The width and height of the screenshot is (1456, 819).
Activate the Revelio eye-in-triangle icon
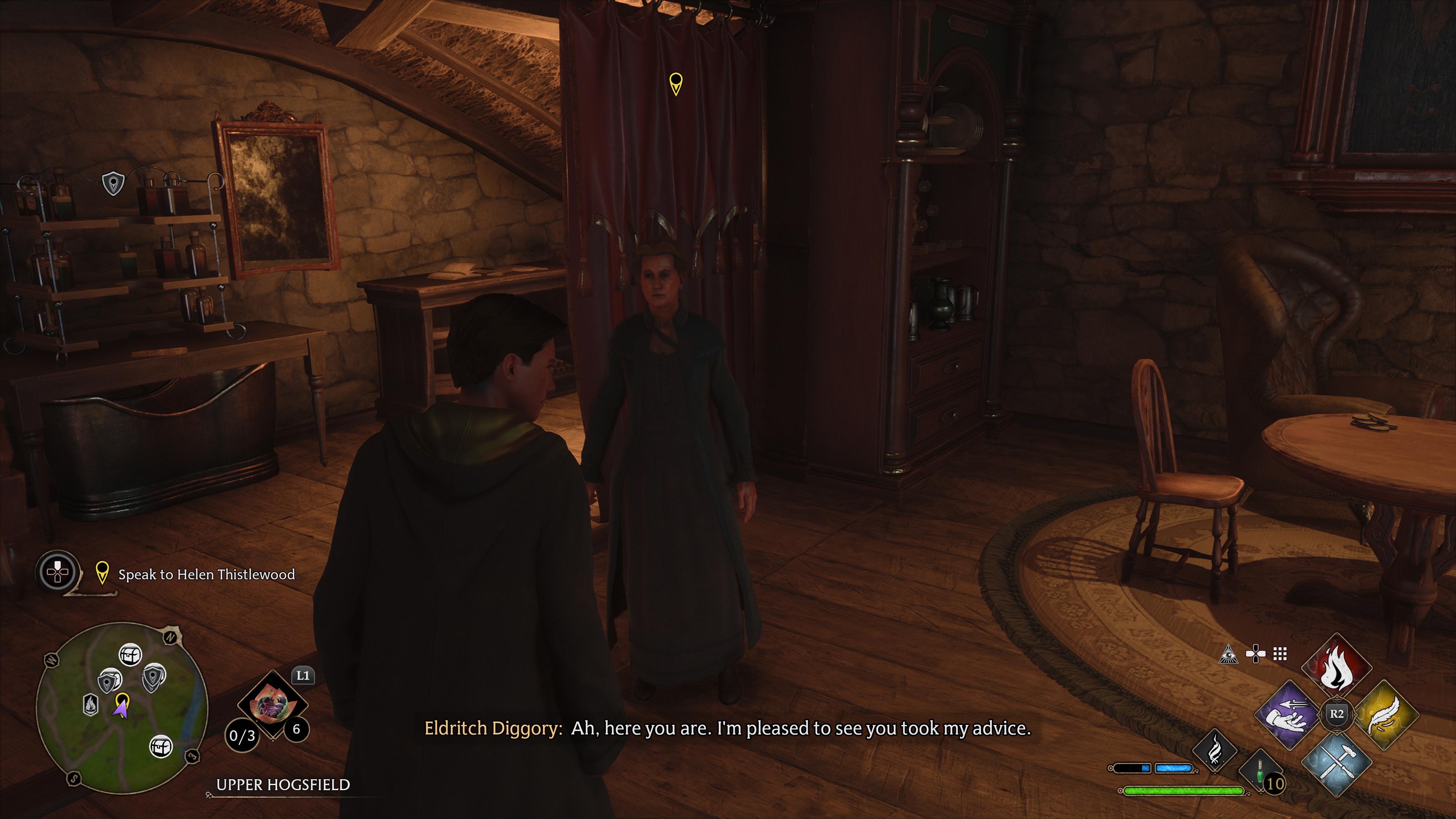pos(1228,654)
